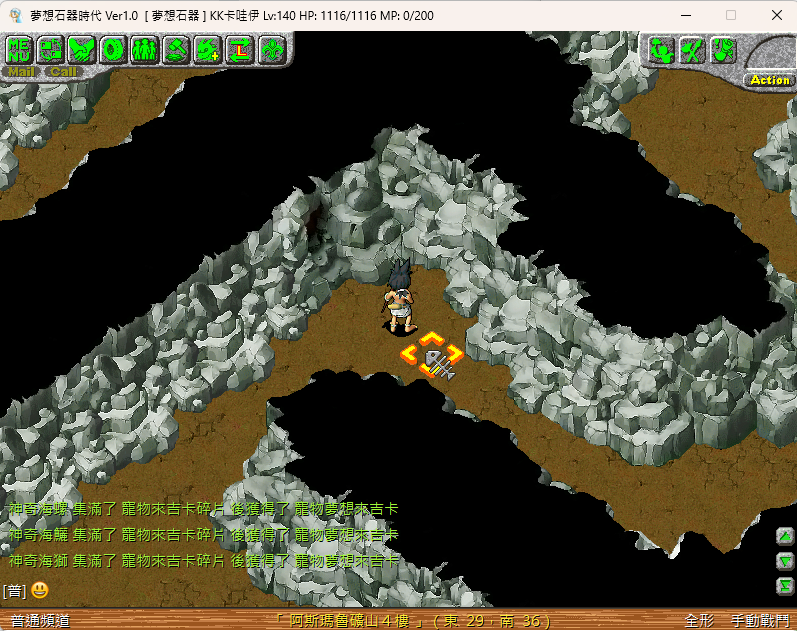Open the card exchange arrows icon
Image resolution: width=797 pixels, height=631 pixels.
point(51,48)
